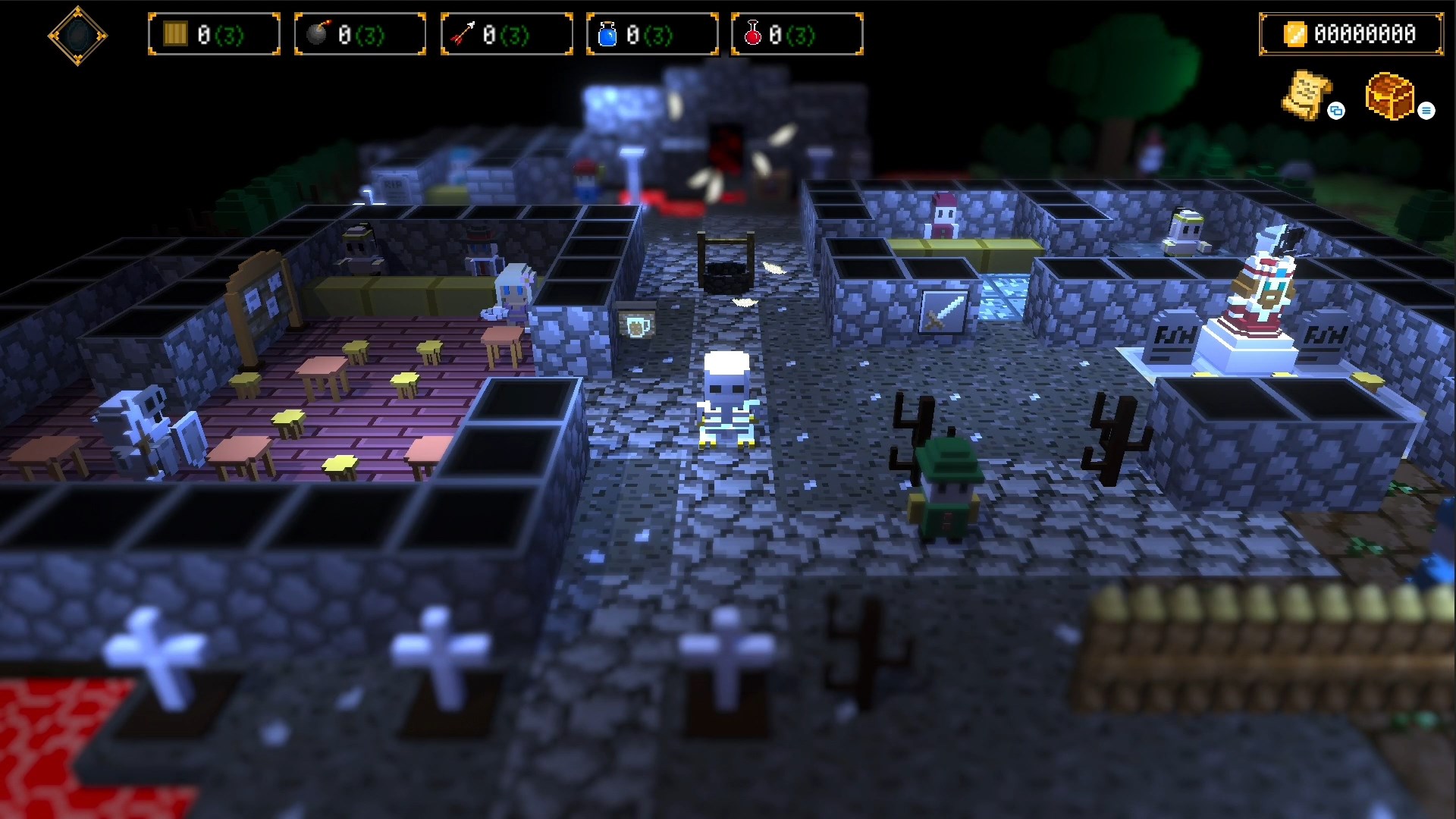Click the dark orb emblem top-left
This screenshot has width=1456, height=819.
tap(78, 35)
